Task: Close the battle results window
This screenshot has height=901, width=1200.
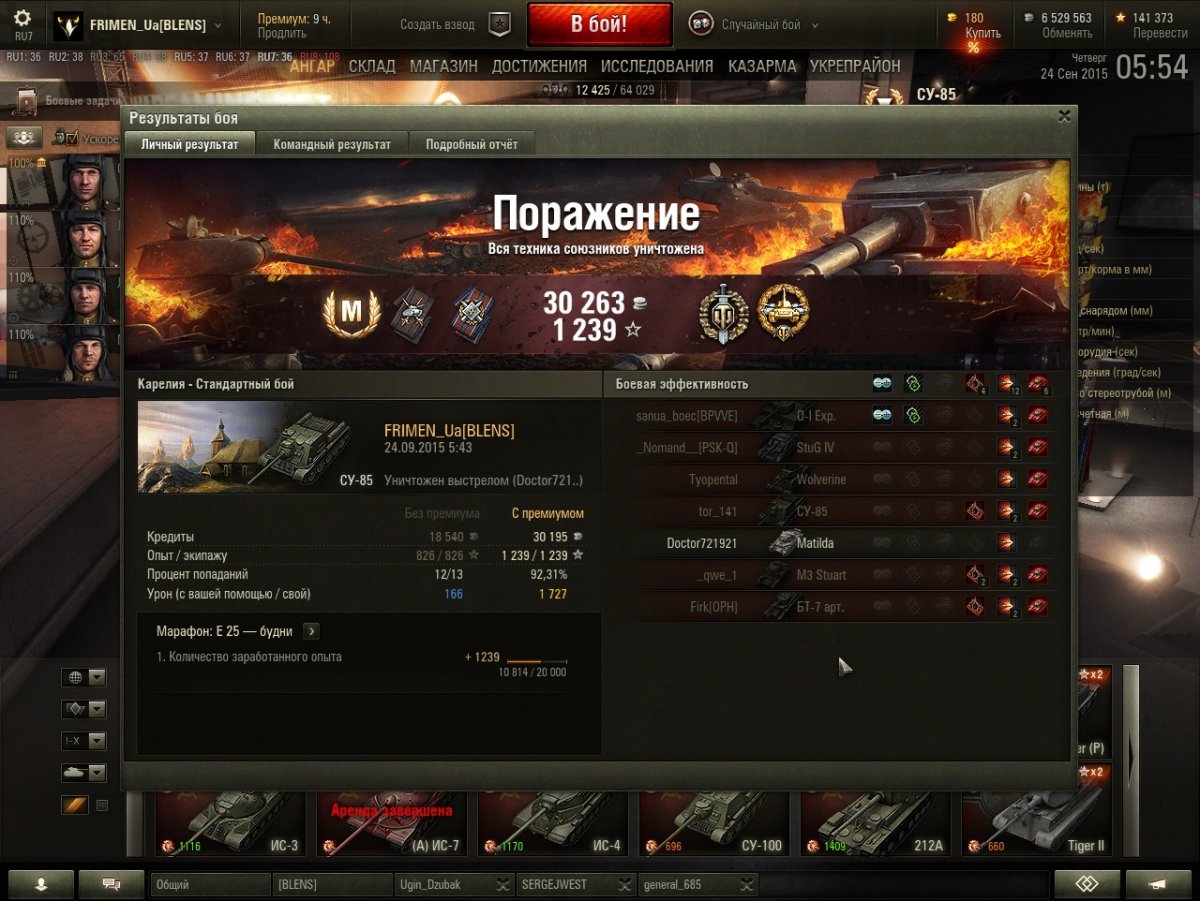Action: pyautogui.click(x=1065, y=116)
